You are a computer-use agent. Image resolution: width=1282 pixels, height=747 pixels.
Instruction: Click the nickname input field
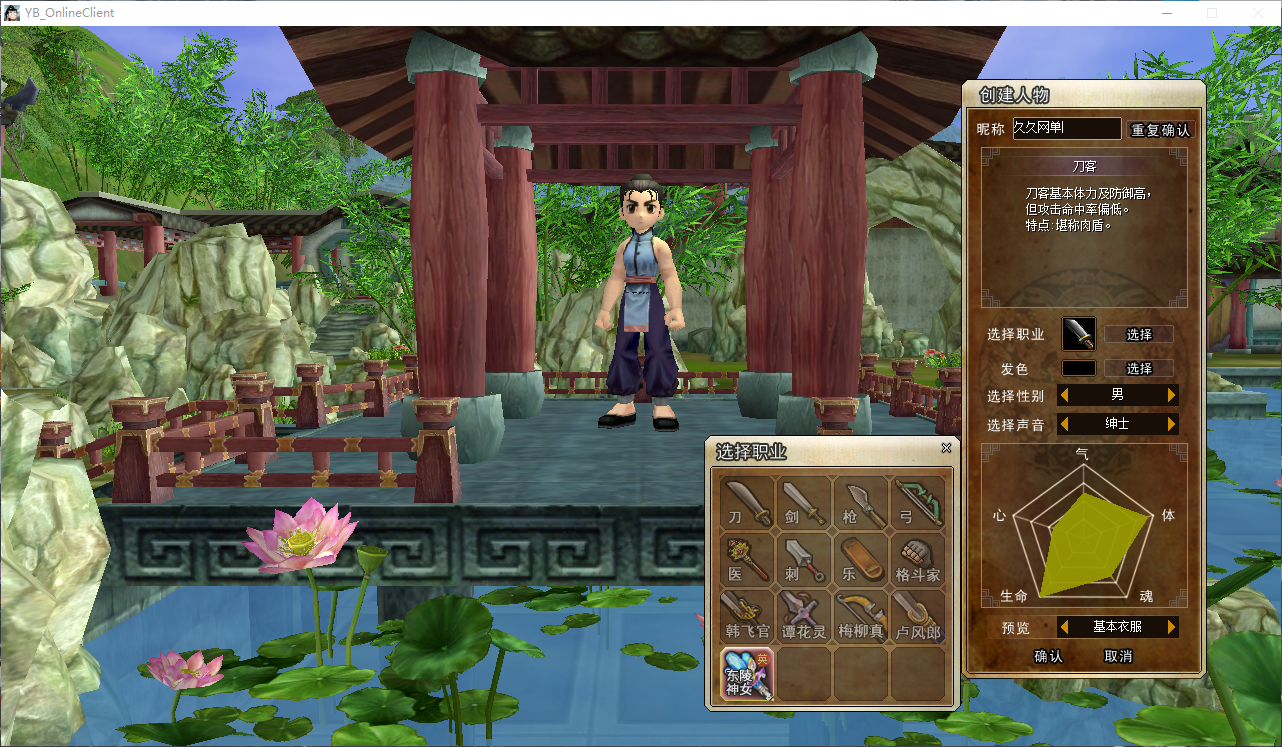coord(1066,128)
